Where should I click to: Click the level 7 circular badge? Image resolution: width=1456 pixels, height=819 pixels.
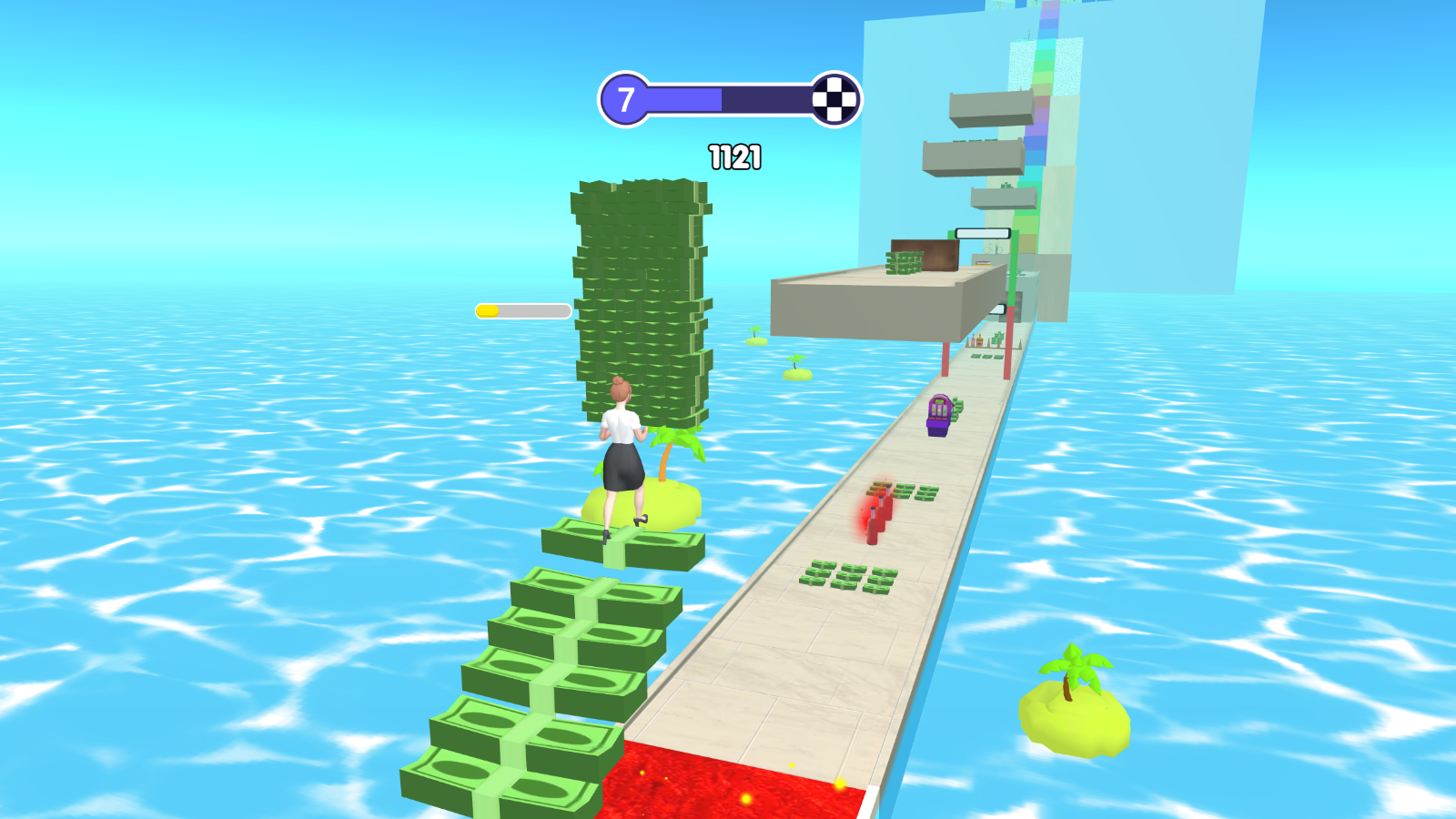coord(626,97)
